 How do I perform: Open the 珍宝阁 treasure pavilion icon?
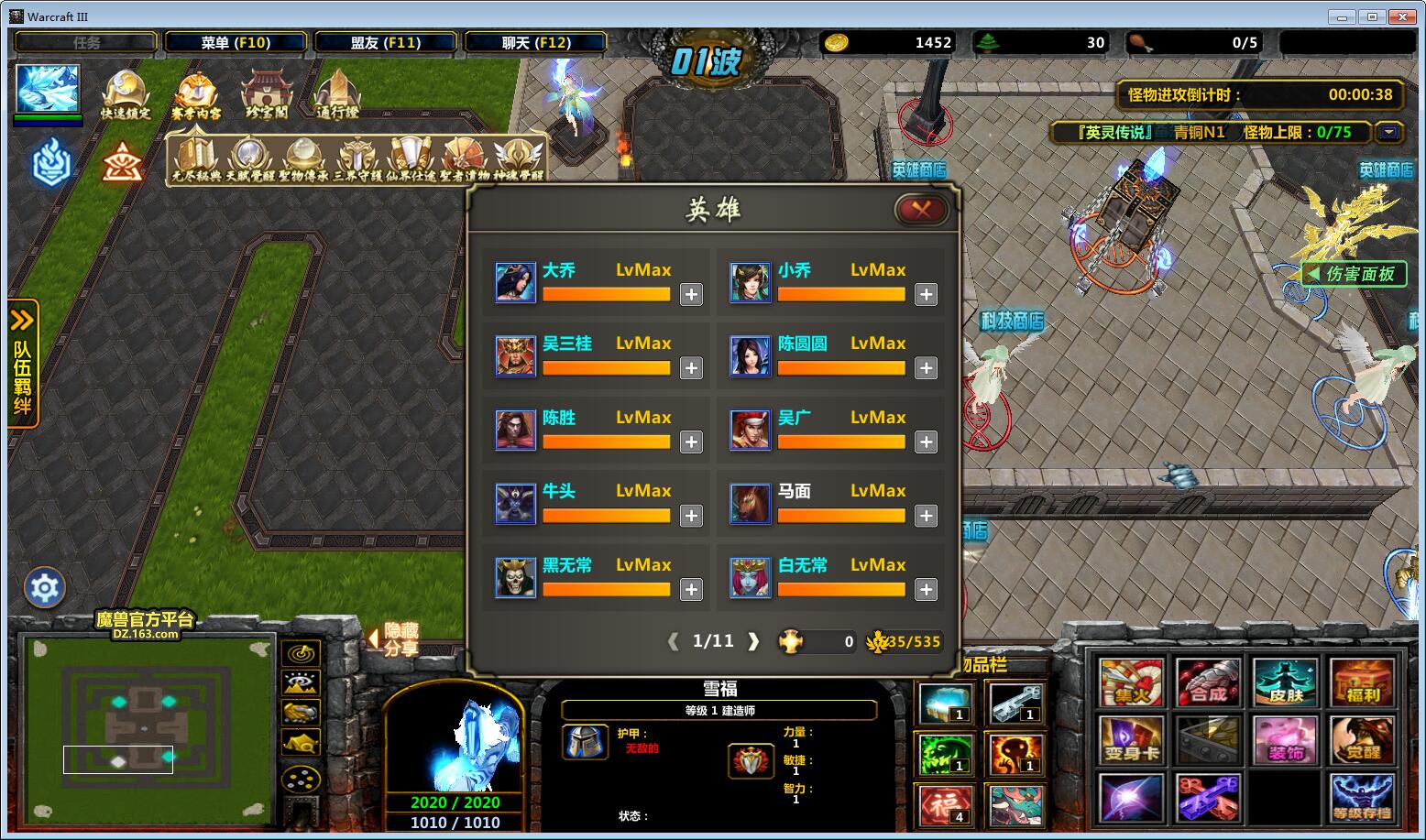click(x=266, y=95)
